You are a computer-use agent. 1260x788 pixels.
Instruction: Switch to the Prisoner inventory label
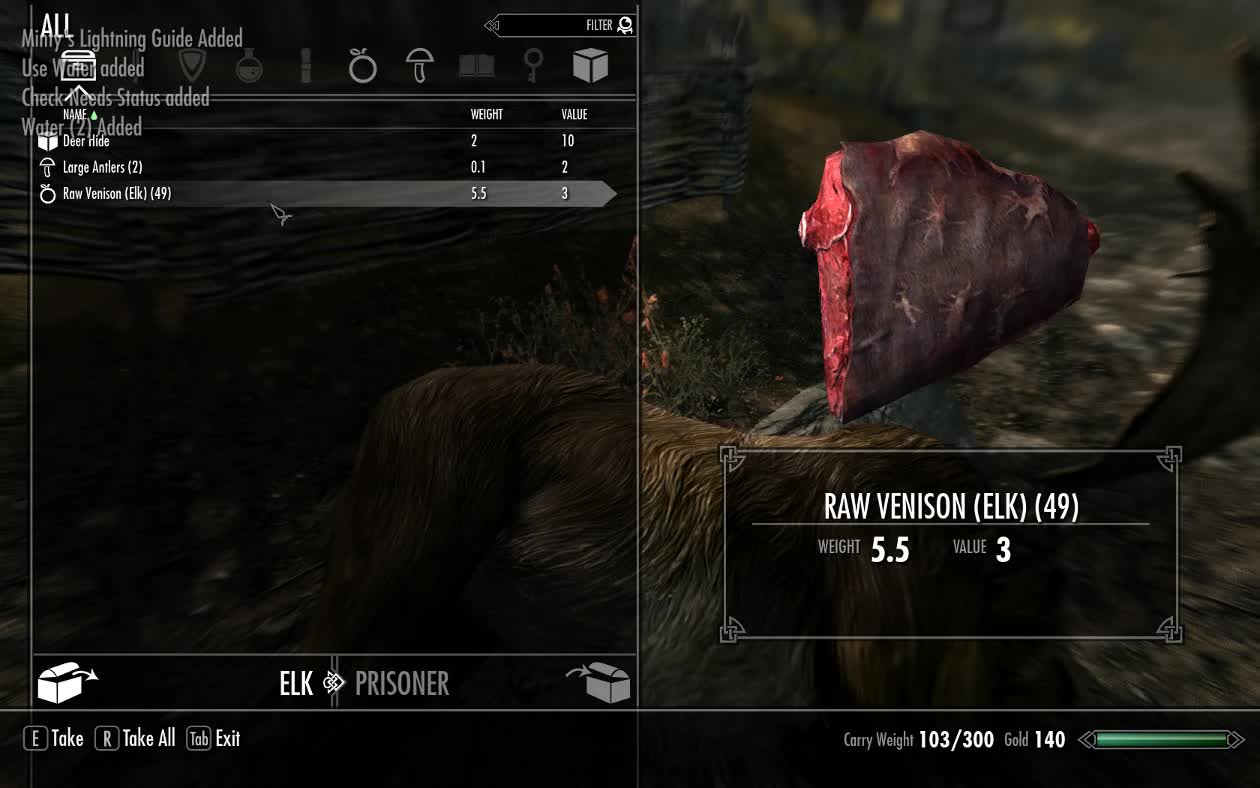coord(401,684)
